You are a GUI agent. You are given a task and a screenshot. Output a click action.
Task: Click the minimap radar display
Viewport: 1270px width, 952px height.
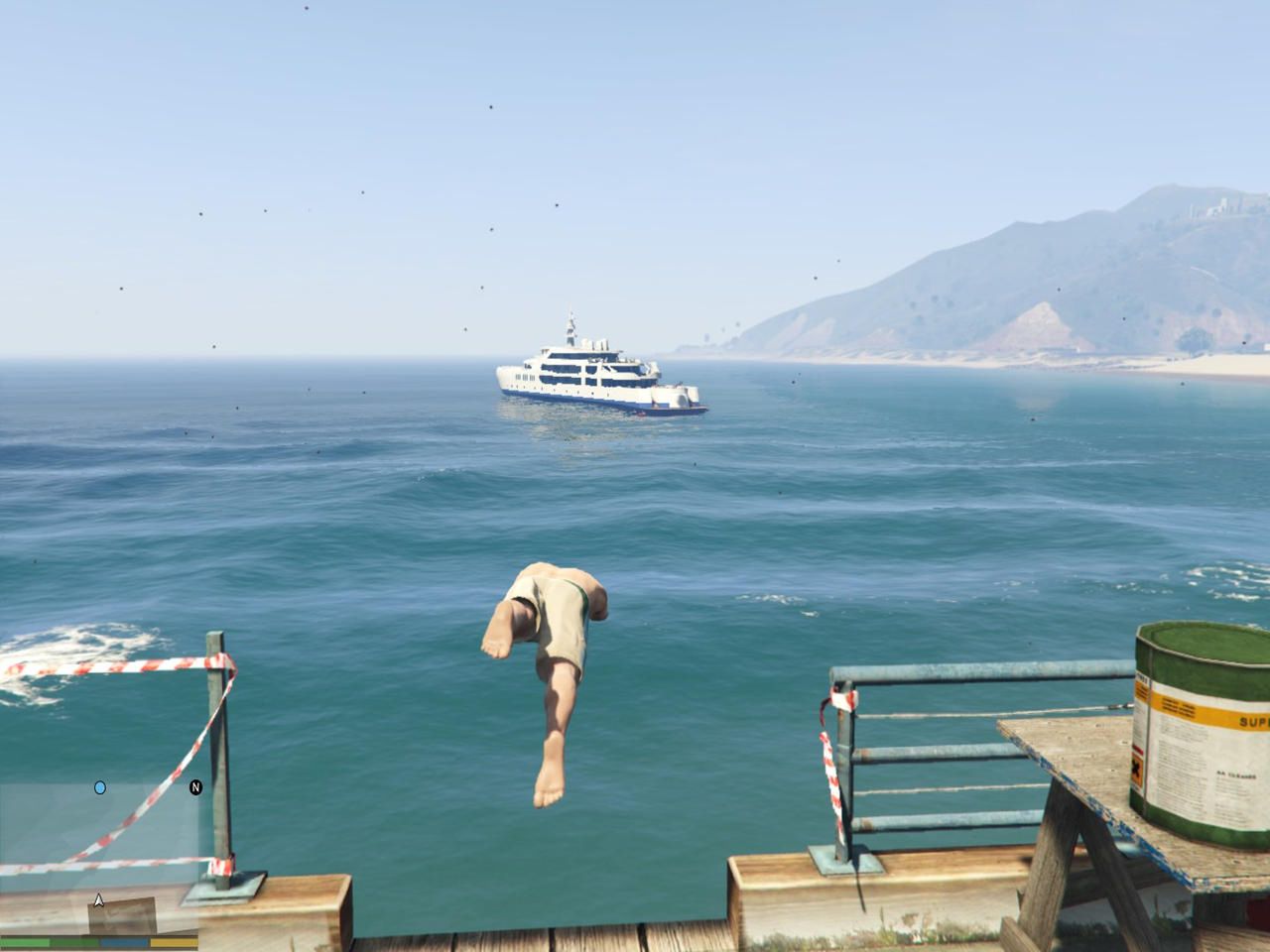coord(99,853)
